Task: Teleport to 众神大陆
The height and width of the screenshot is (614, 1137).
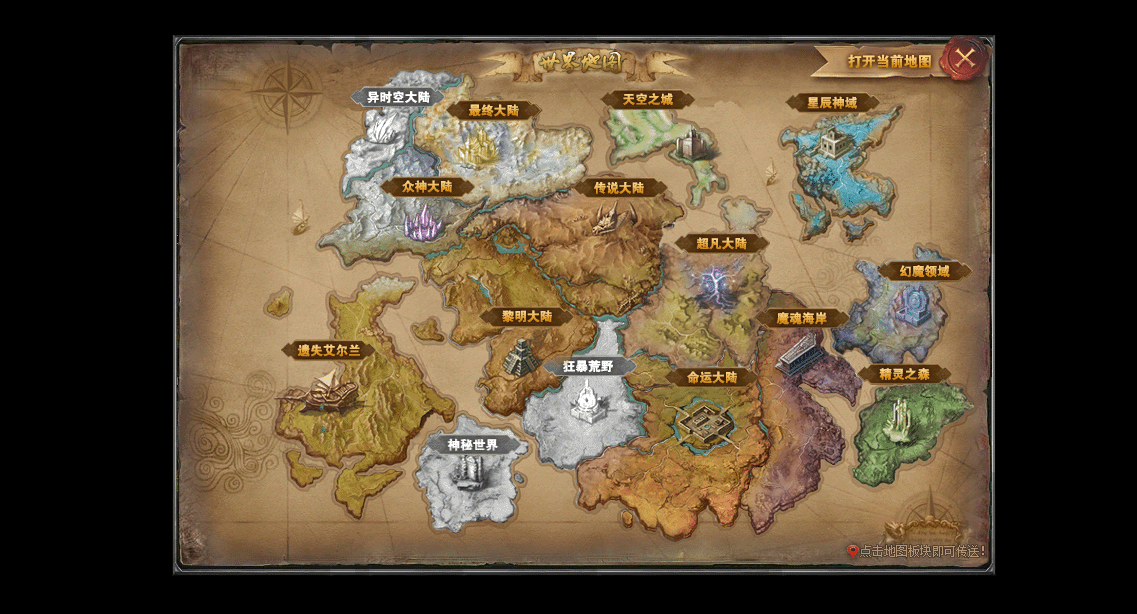Action: [x=427, y=186]
